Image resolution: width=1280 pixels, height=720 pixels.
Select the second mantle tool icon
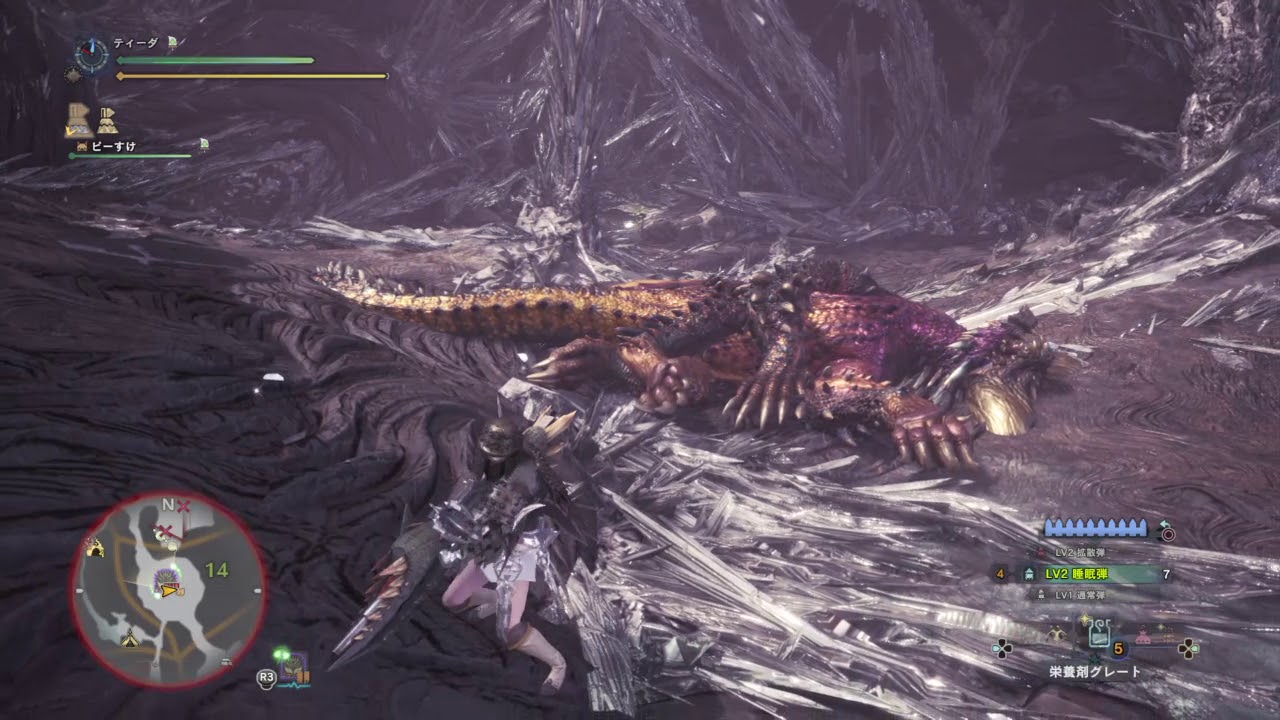coord(107,120)
